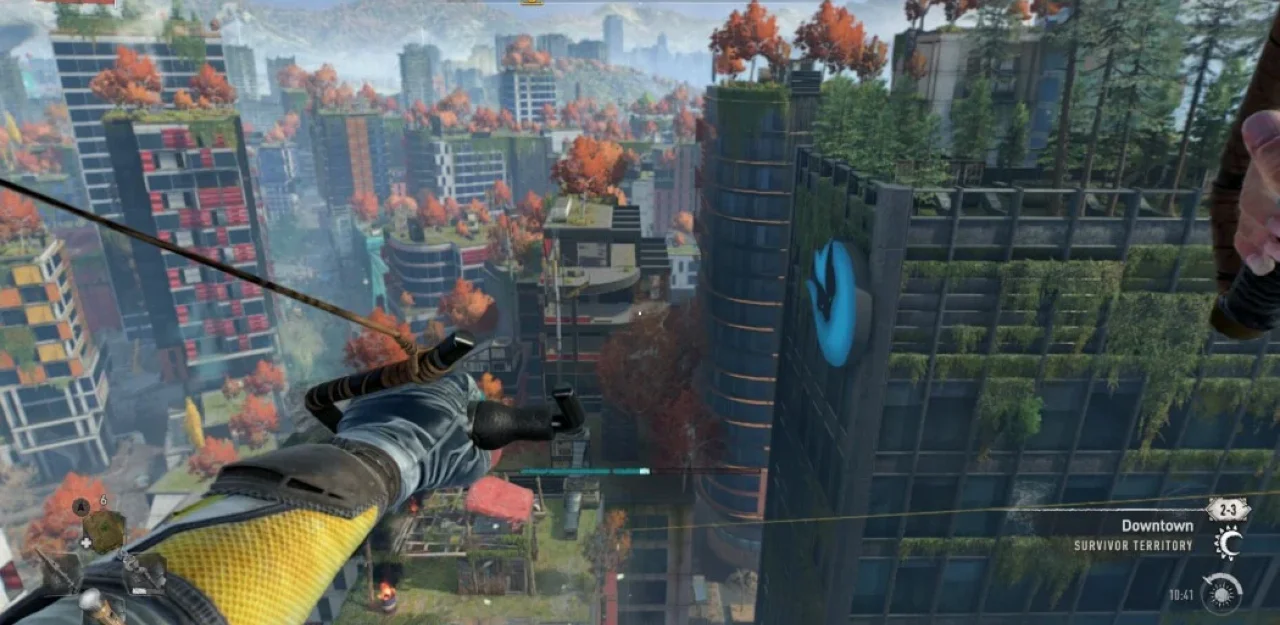Select the healing item slot with plus sign
Viewport: 1280px width, 625px height.
[104, 531]
